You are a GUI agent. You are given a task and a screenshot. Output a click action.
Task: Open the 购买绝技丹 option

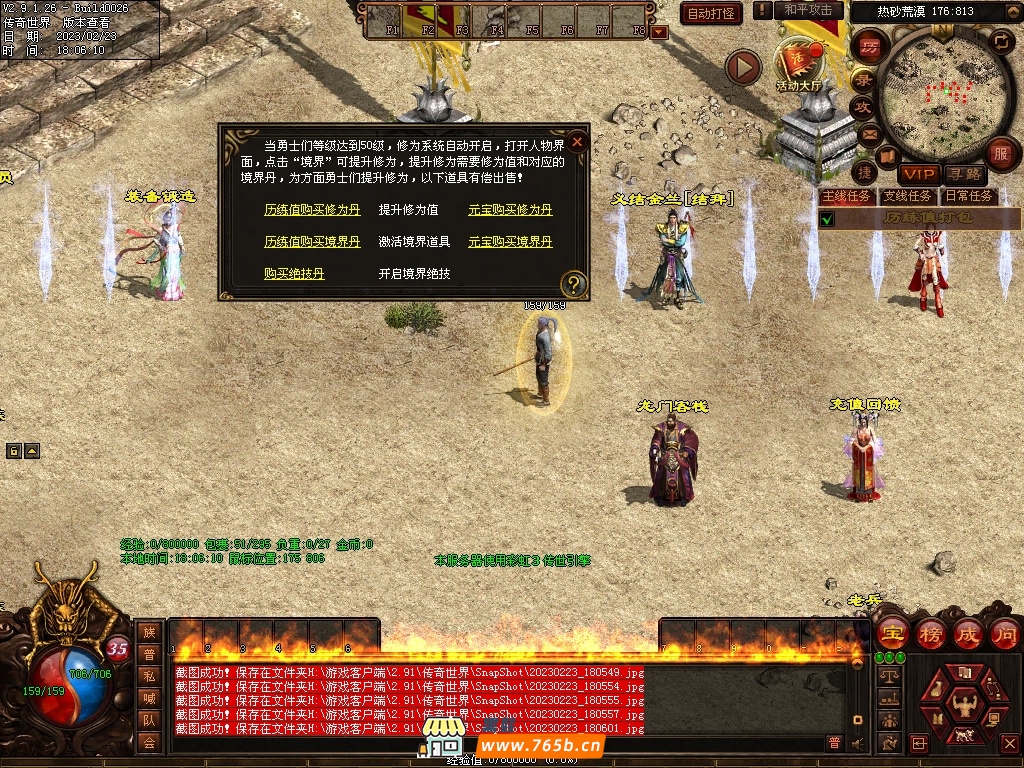(294, 273)
